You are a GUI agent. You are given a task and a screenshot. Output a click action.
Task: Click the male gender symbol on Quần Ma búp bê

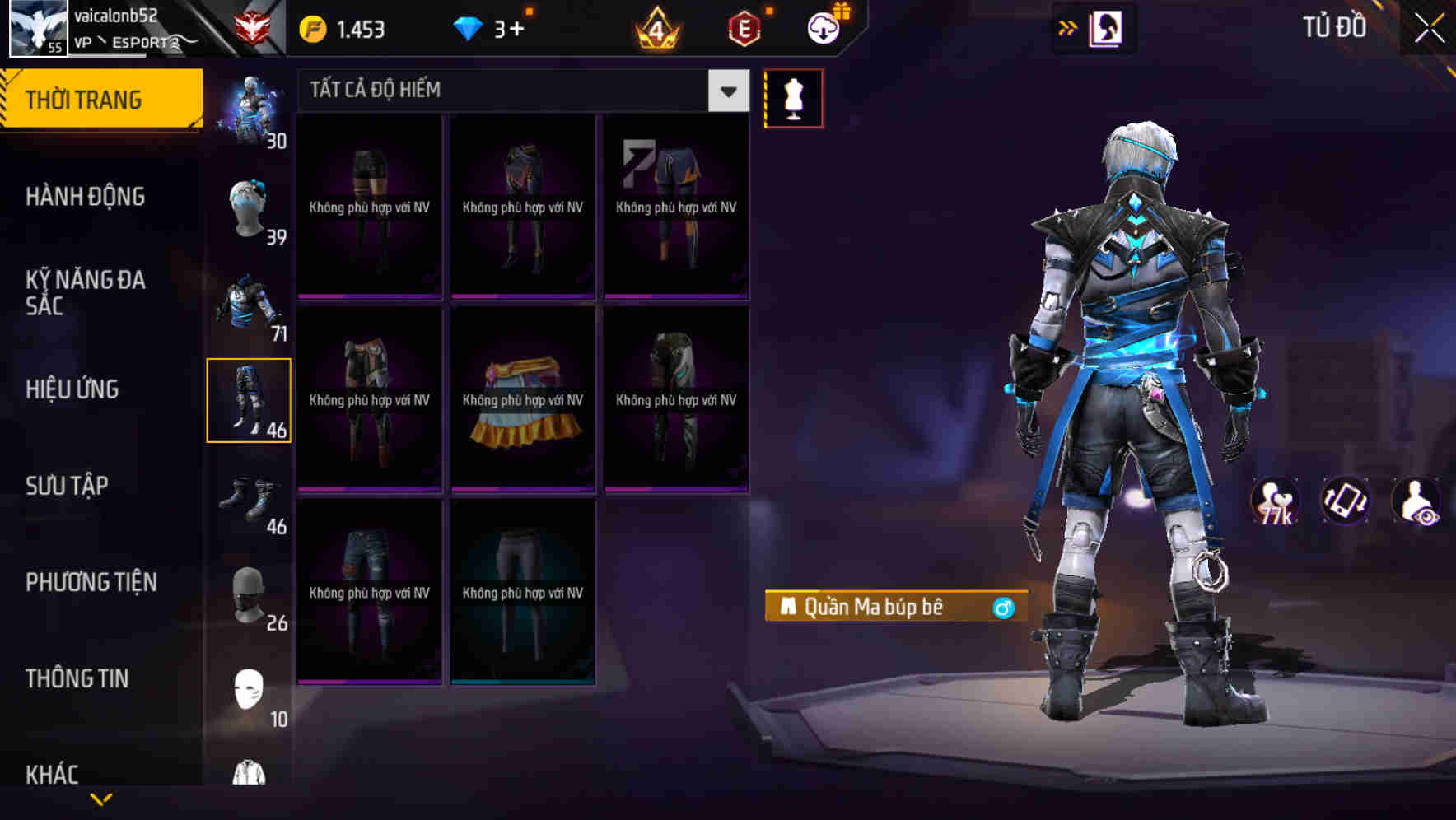coord(1003,608)
